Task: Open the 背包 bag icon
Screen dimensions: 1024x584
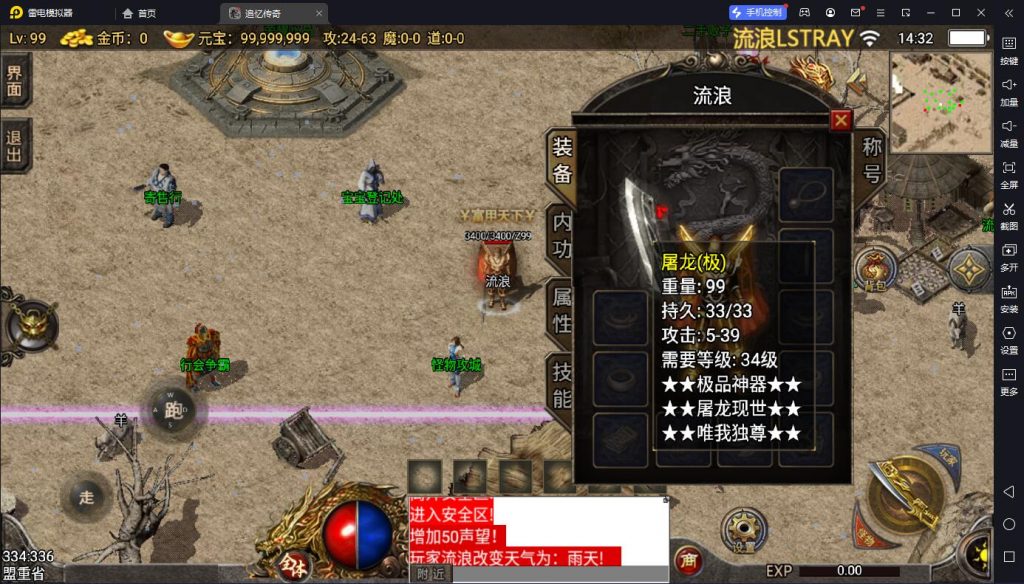Action: click(875, 268)
